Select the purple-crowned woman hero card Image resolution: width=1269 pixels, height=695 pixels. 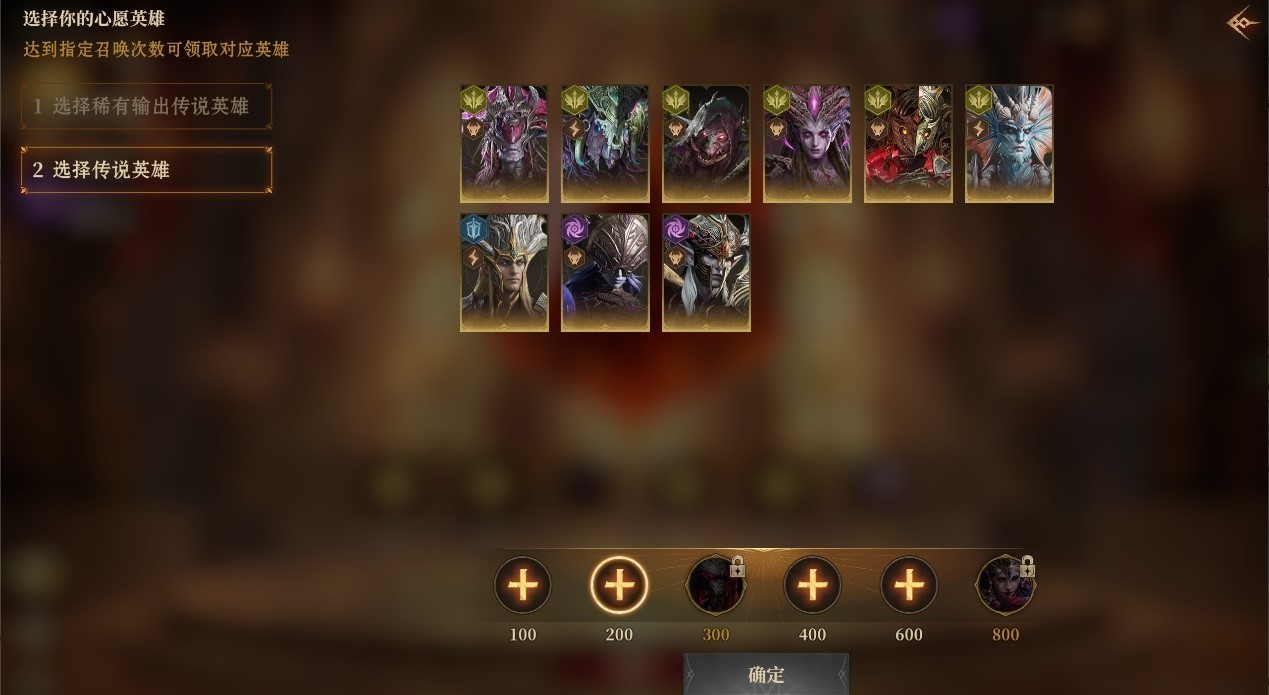pos(807,144)
